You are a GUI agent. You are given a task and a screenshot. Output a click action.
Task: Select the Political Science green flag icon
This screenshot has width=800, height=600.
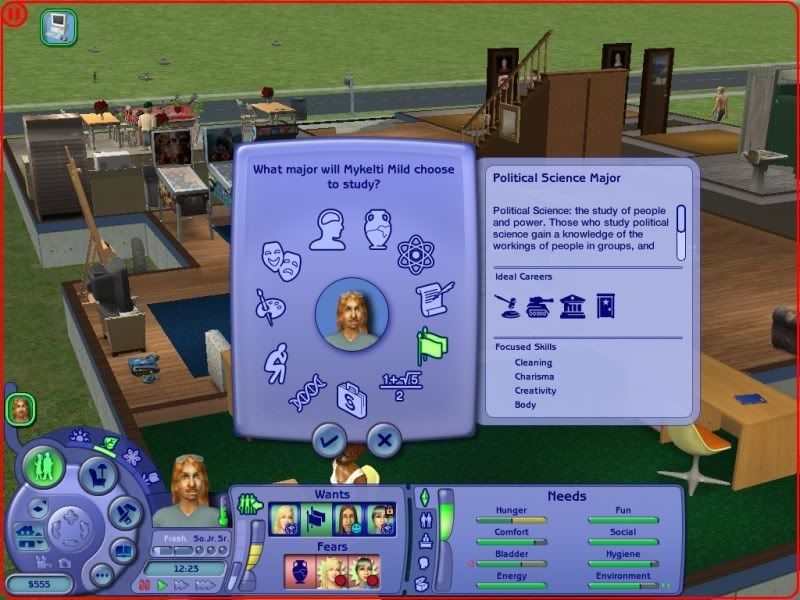(432, 346)
